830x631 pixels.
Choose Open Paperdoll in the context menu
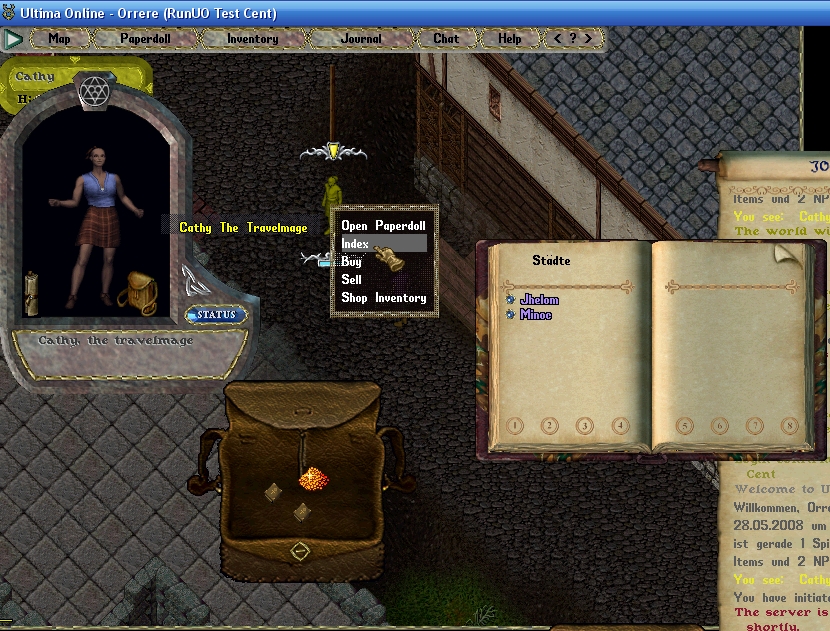pyautogui.click(x=383, y=226)
